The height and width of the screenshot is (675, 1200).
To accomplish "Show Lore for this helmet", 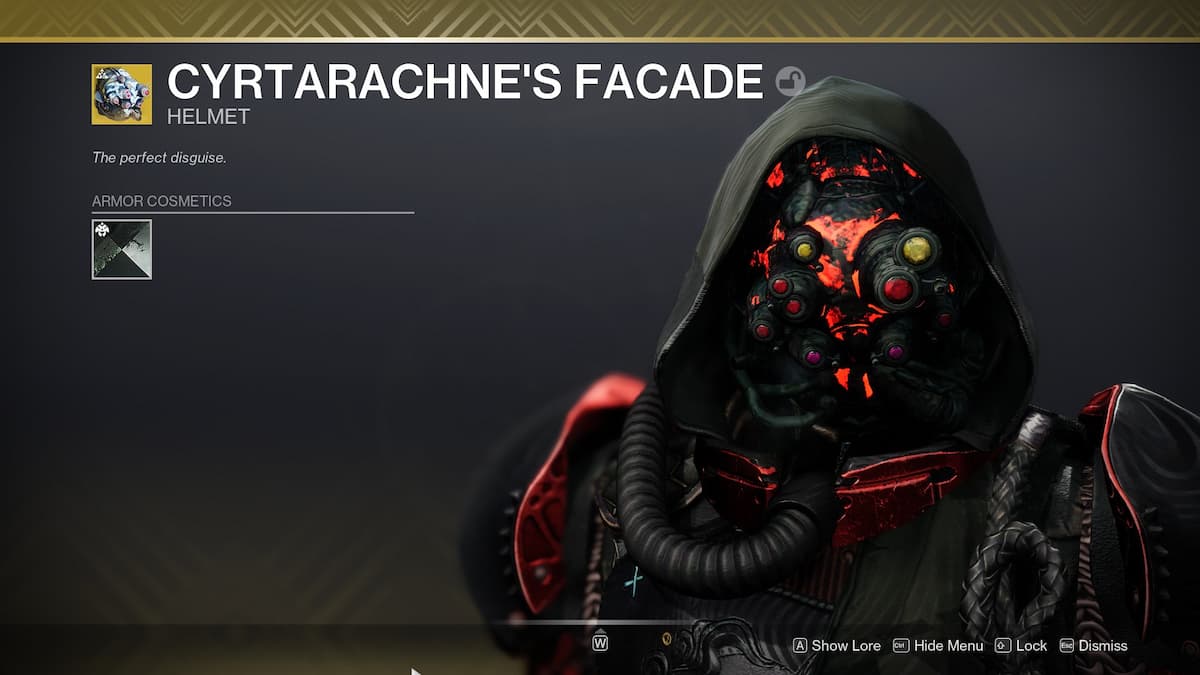I will (x=836, y=646).
